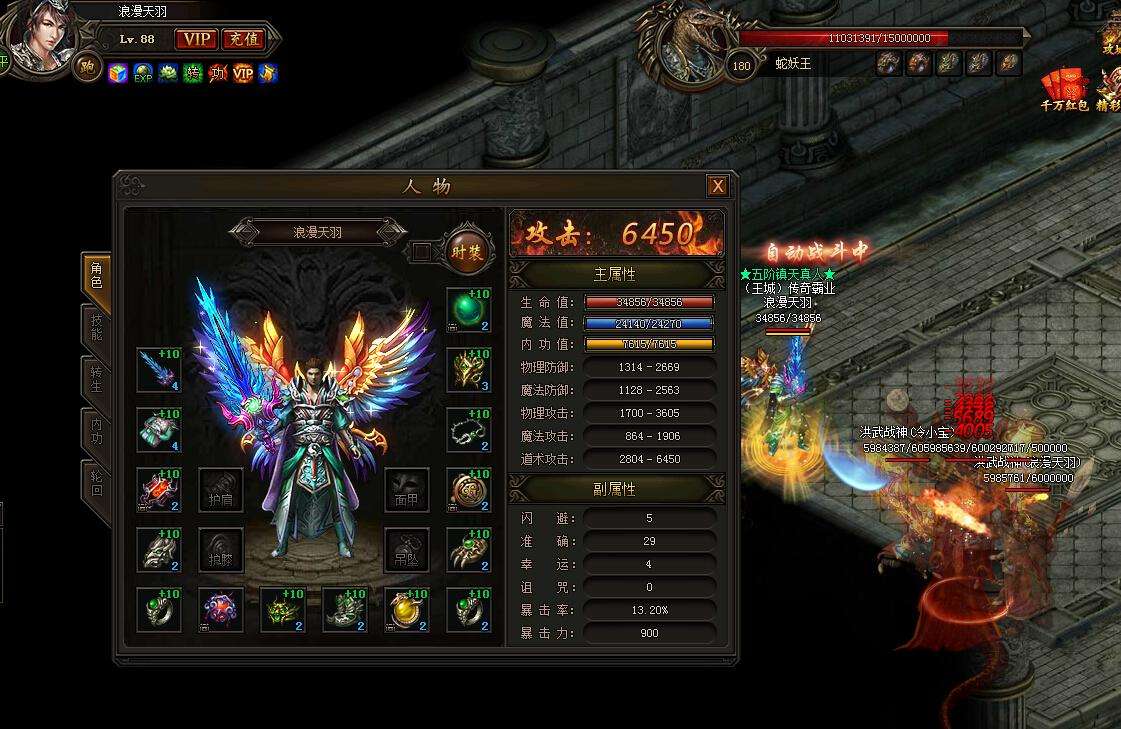Image resolution: width=1121 pixels, height=729 pixels.
Task: Select the empty 吊坠 pendant slot
Action: 406,549
